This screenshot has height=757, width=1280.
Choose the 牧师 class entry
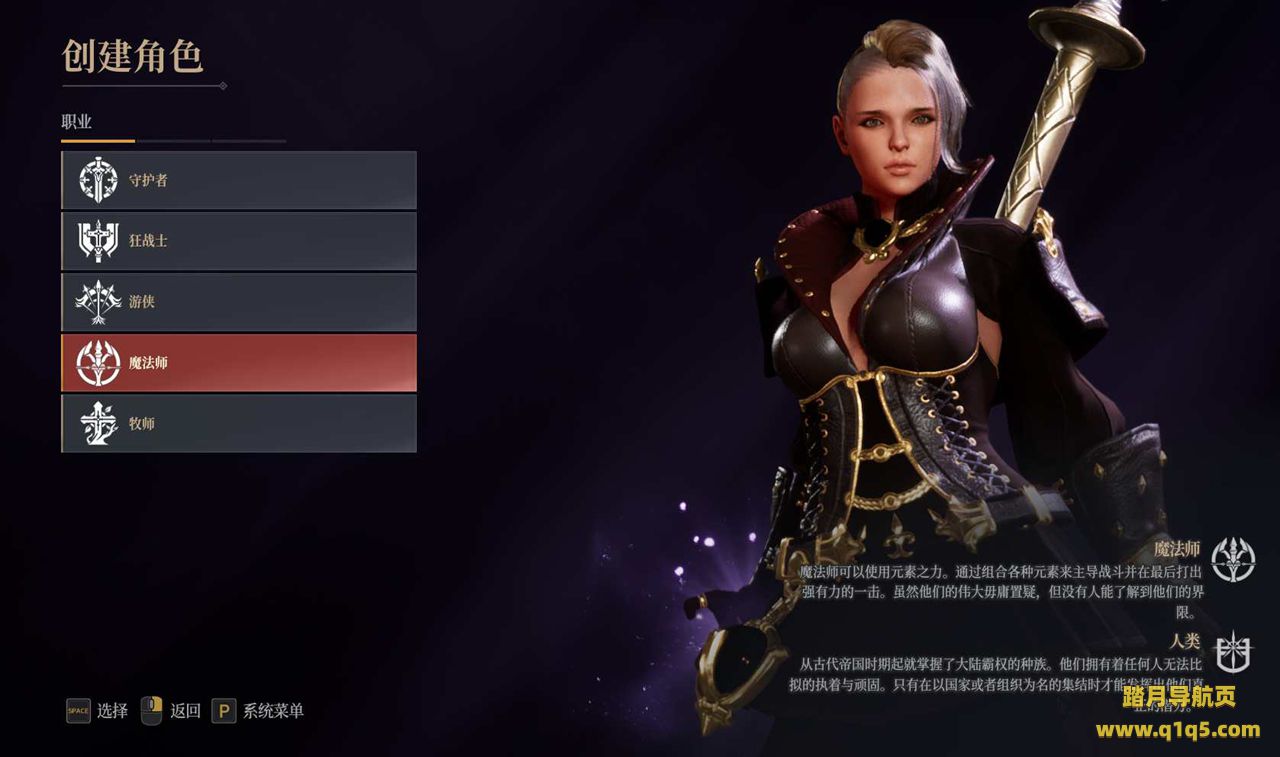[x=239, y=424]
